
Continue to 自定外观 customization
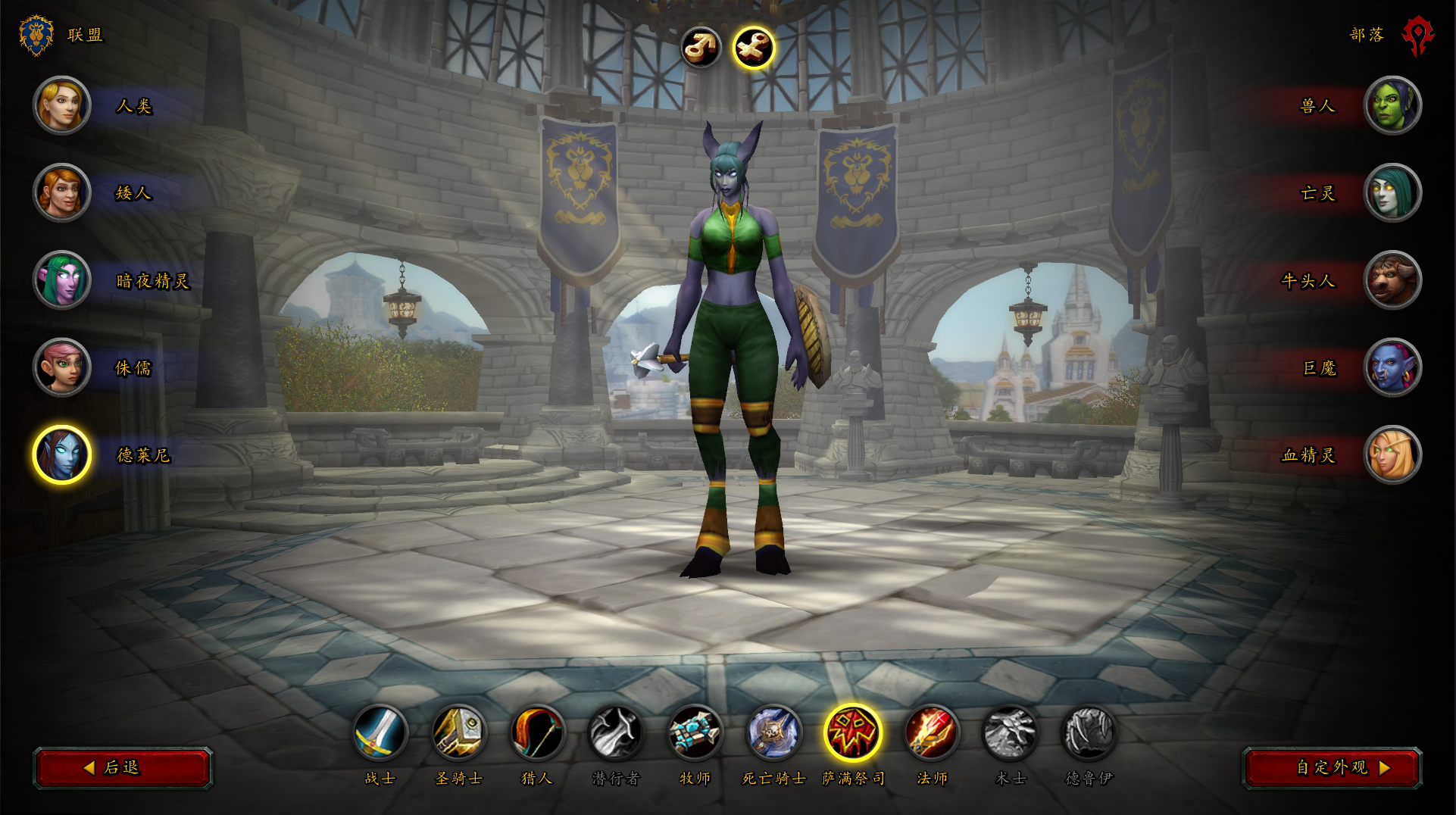coord(1333,767)
